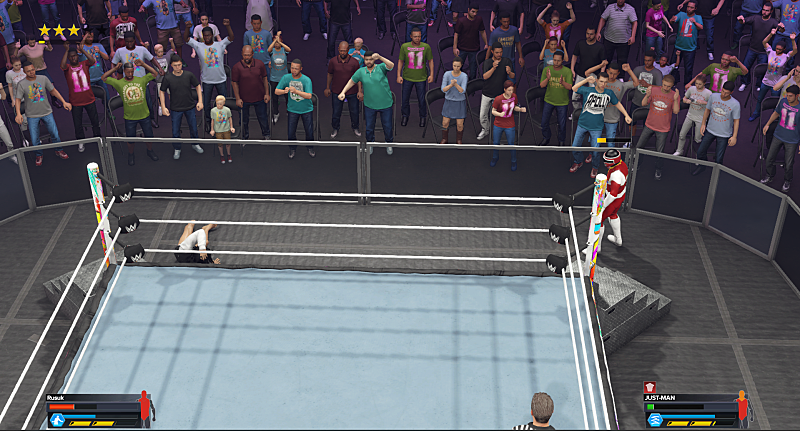Click the three-star match rating

click(x=59, y=31)
